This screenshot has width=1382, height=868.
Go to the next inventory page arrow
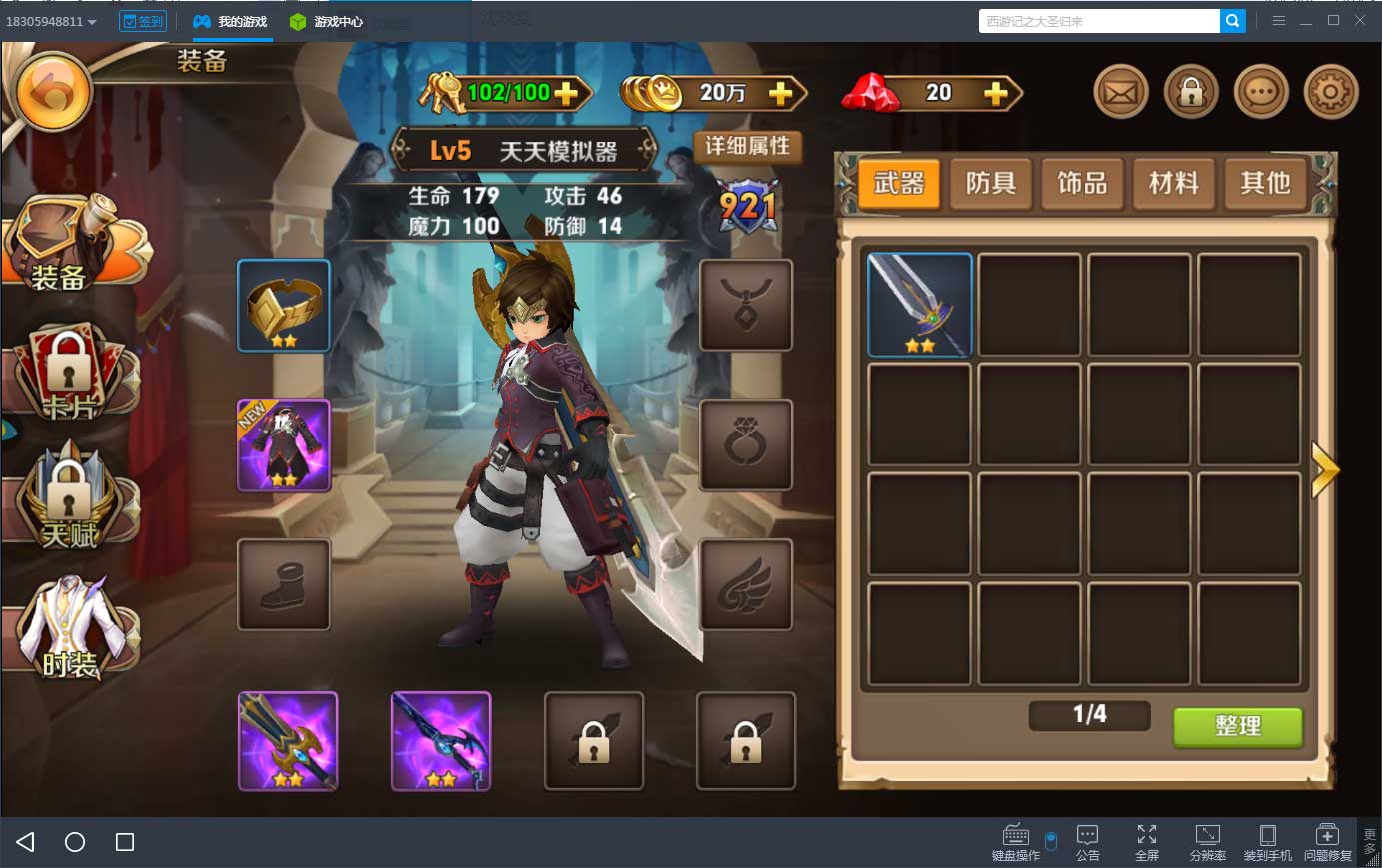pyautogui.click(x=1325, y=469)
